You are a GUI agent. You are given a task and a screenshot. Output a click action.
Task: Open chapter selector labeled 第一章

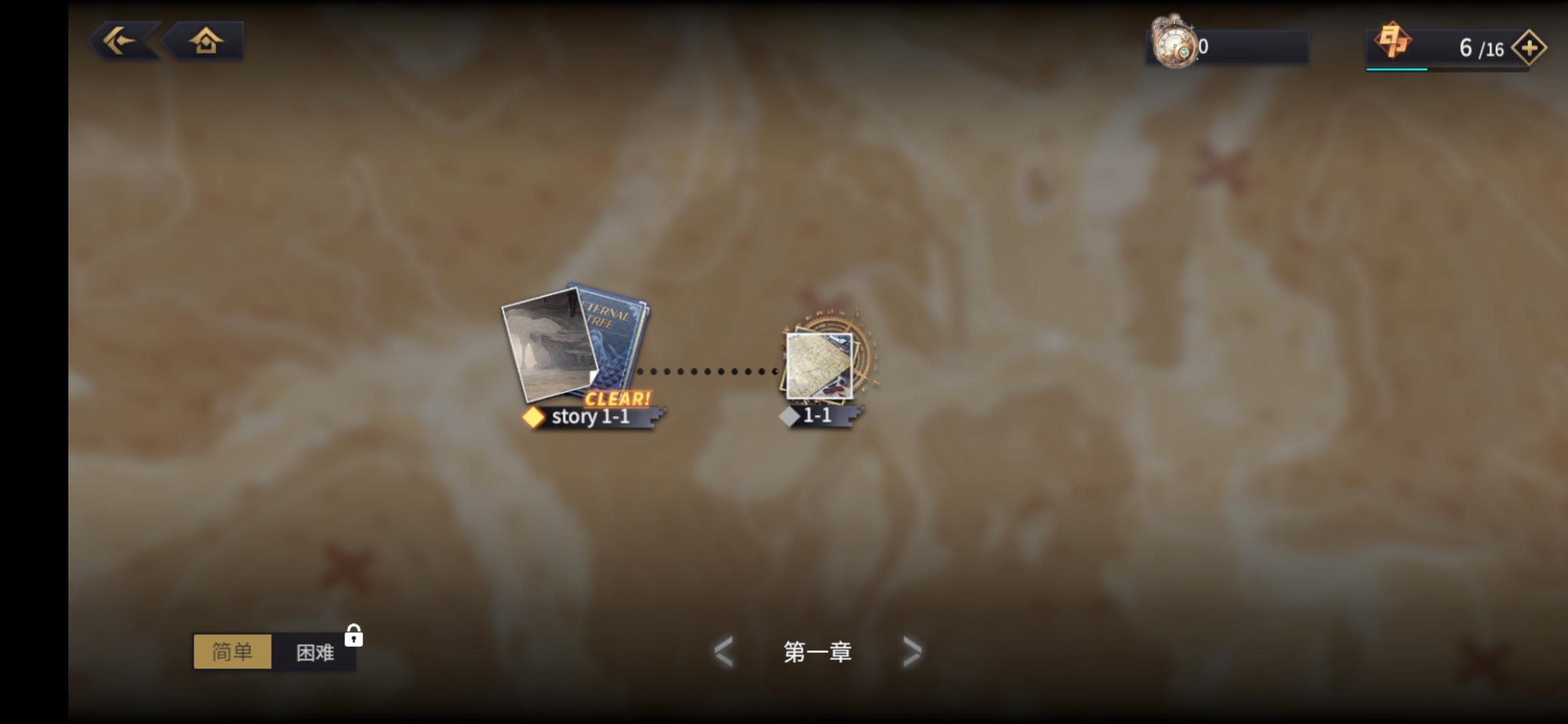tap(818, 651)
